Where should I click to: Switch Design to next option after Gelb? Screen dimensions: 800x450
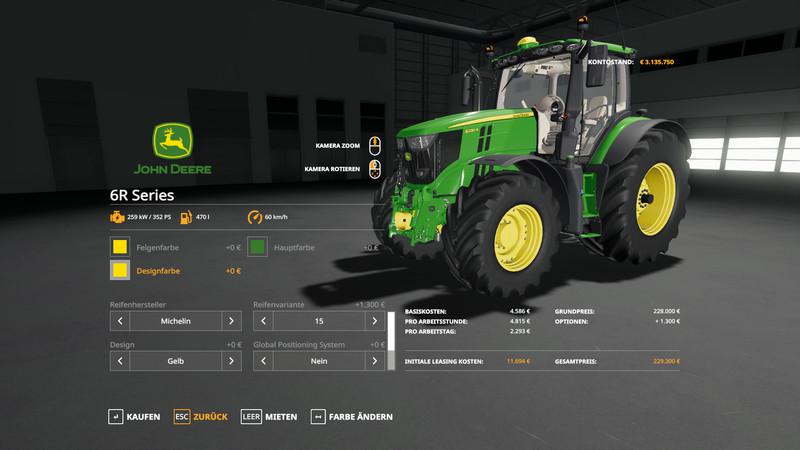(x=230, y=360)
